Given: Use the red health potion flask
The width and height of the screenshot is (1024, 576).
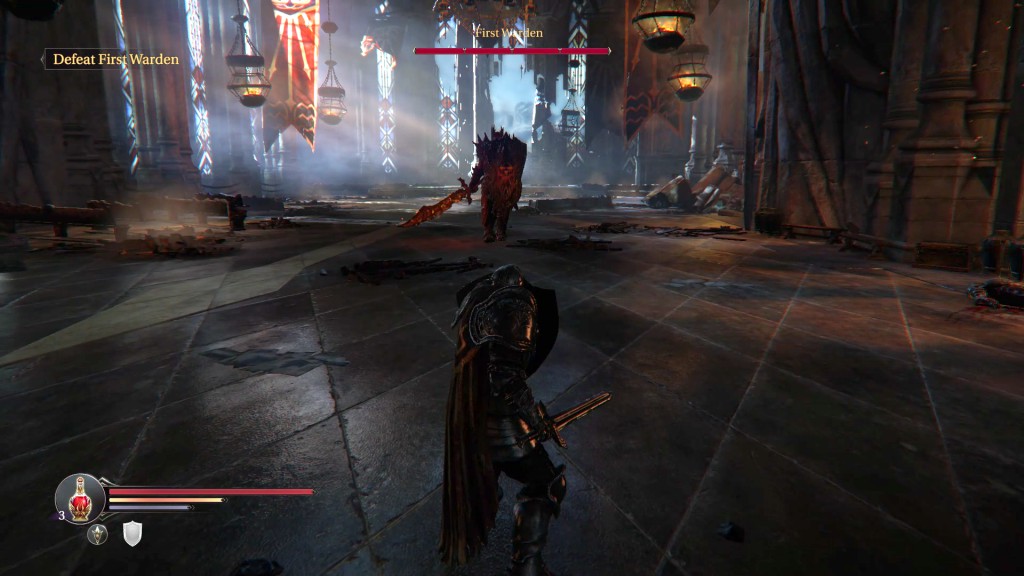Looking at the screenshot, I should click(80, 497).
